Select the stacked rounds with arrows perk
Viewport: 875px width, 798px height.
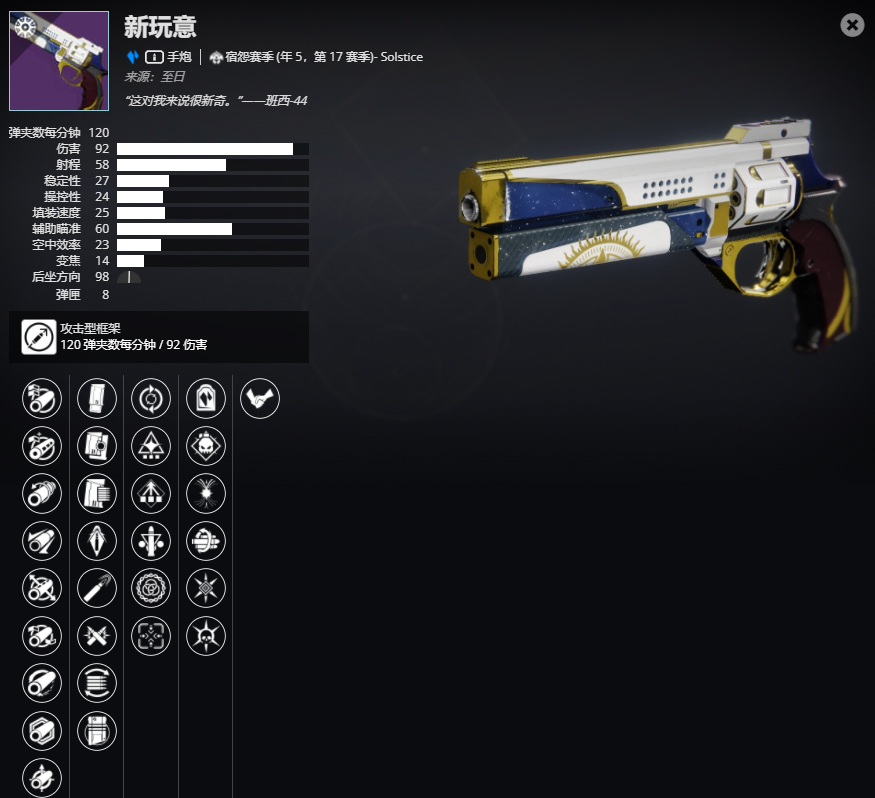coord(97,682)
